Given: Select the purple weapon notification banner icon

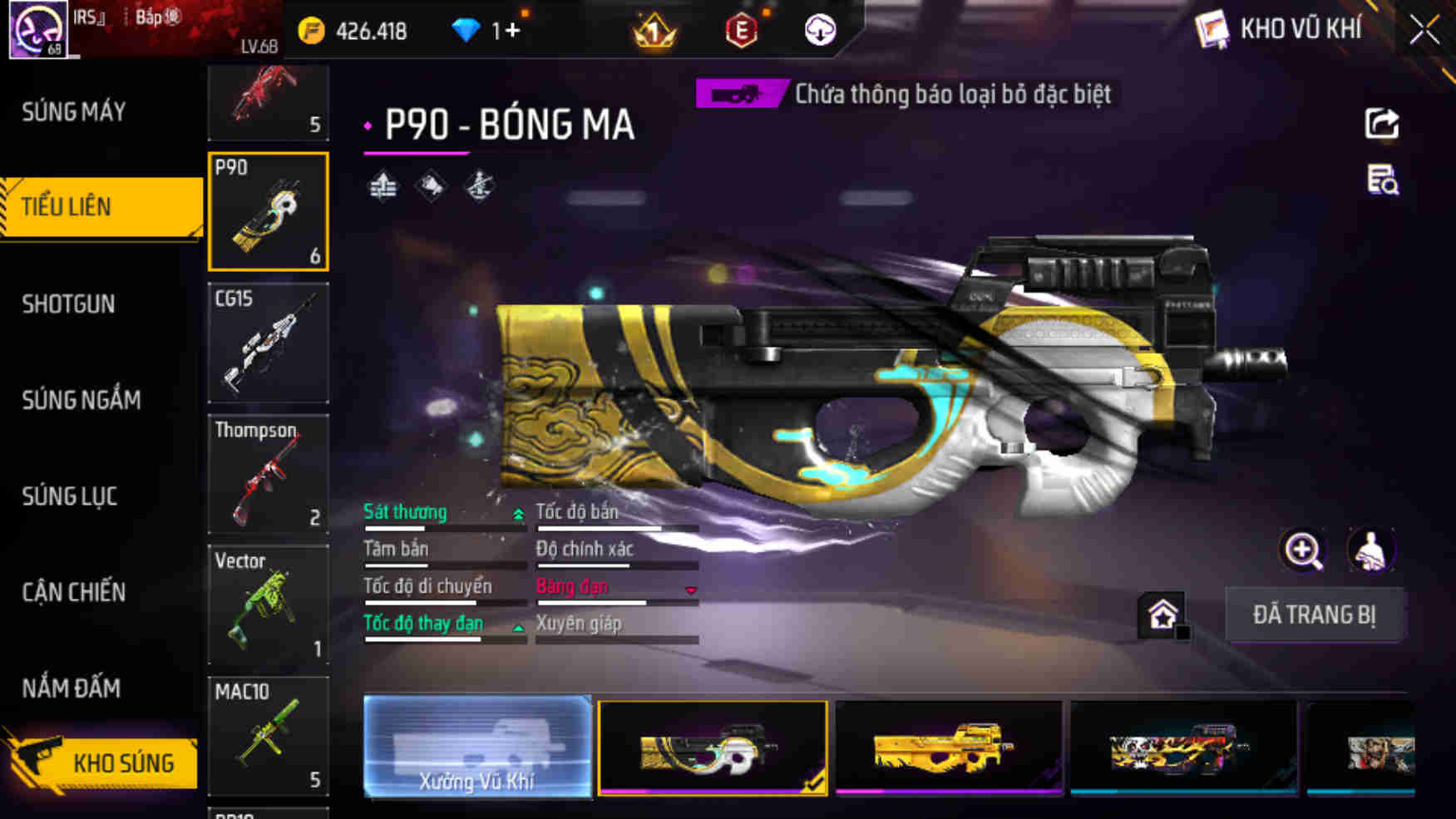Looking at the screenshot, I should click(x=740, y=94).
